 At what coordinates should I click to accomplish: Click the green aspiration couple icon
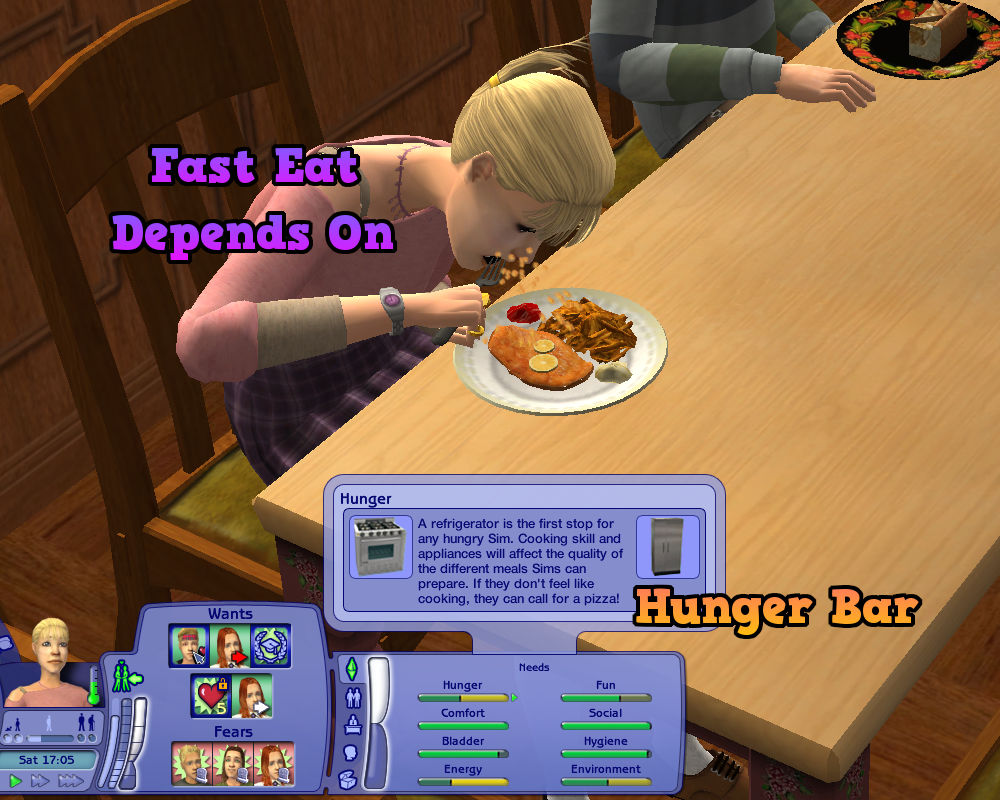pyautogui.click(x=127, y=678)
